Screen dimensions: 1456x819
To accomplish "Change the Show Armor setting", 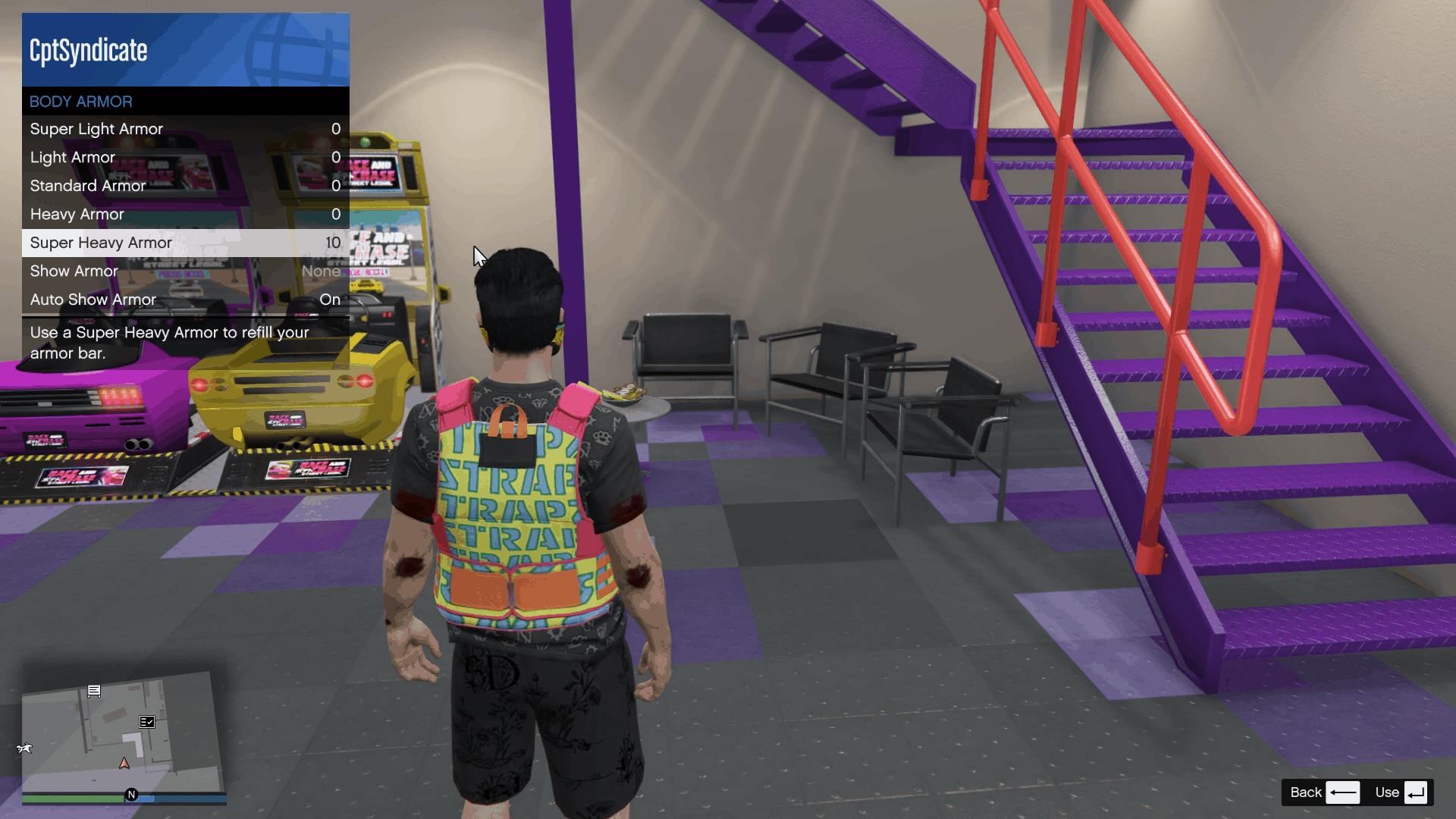I will click(x=185, y=271).
